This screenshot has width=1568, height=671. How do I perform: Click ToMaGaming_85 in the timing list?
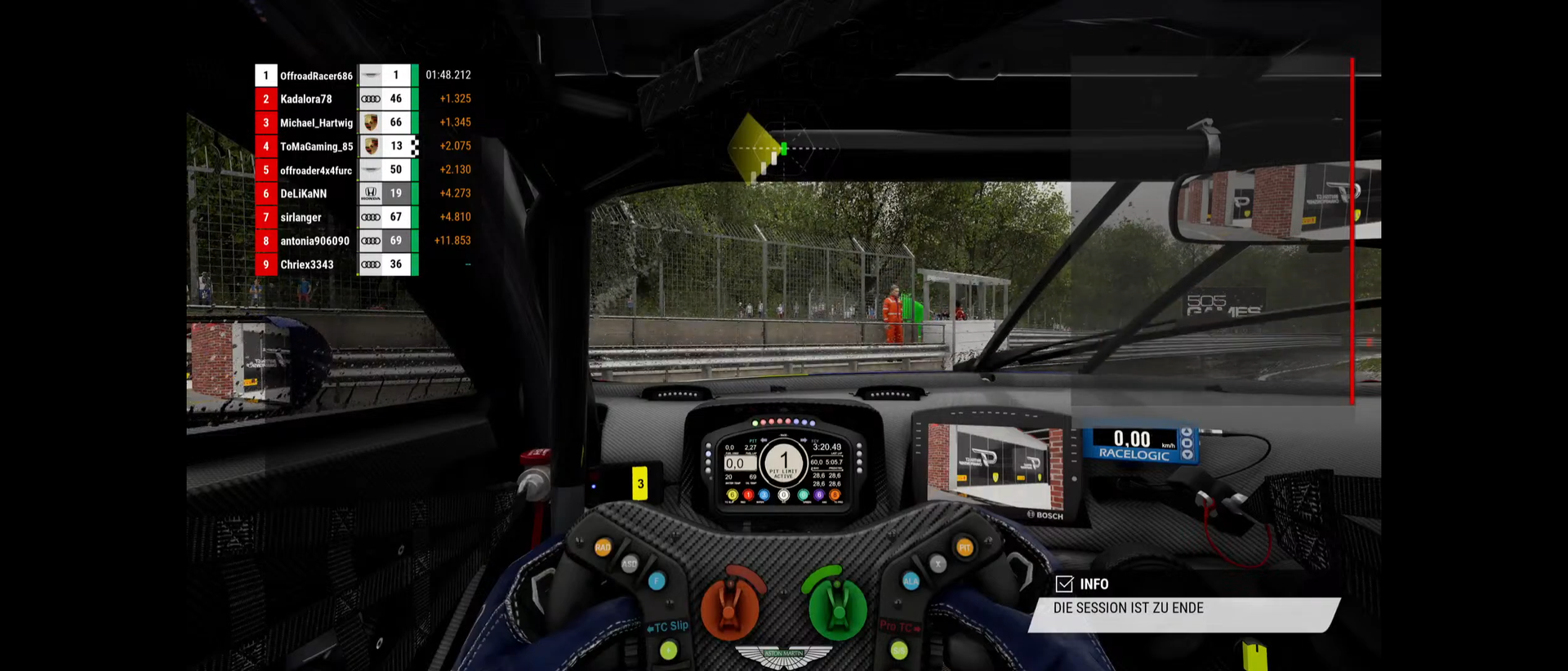tap(316, 147)
